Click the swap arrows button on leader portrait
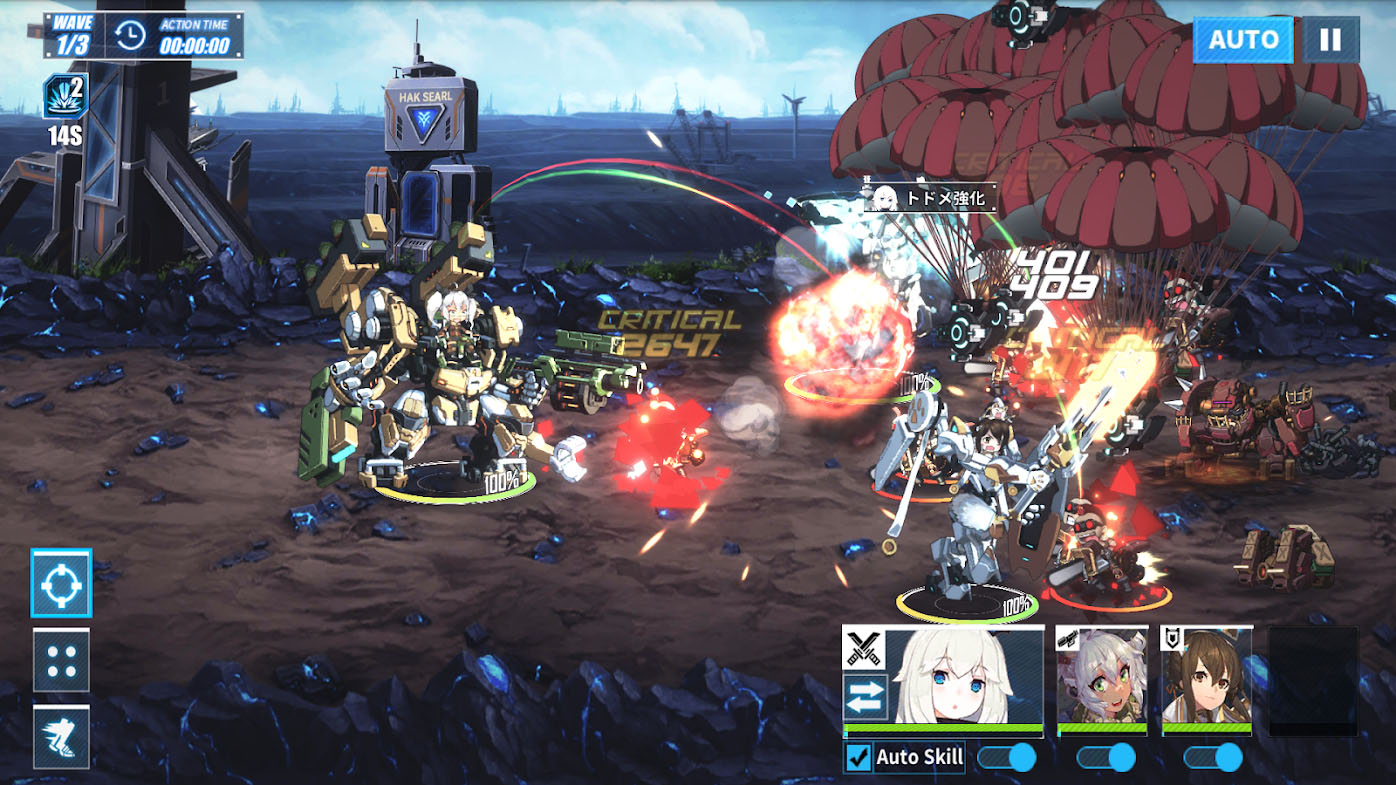 865,697
